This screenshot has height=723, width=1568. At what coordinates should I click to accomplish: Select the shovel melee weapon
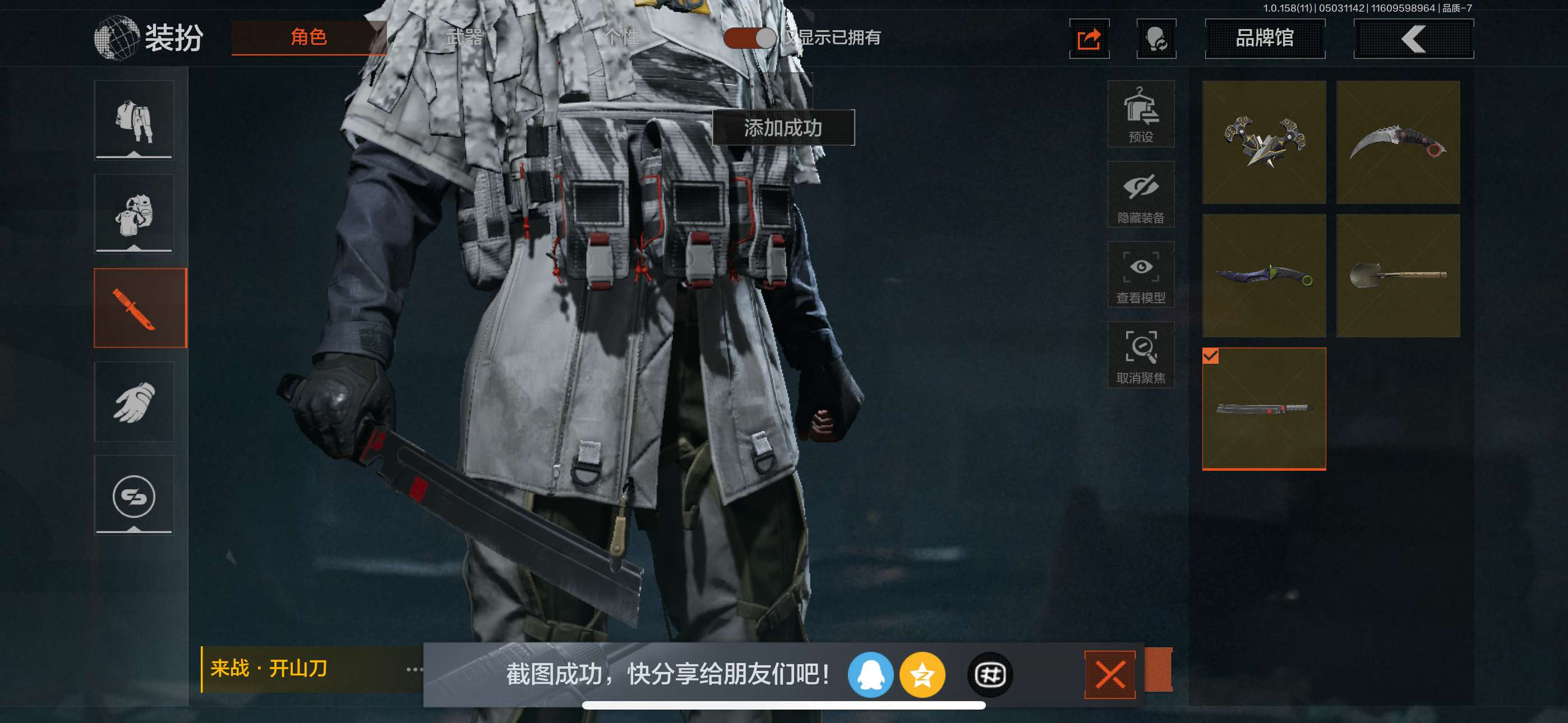click(x=1398, y=276)
